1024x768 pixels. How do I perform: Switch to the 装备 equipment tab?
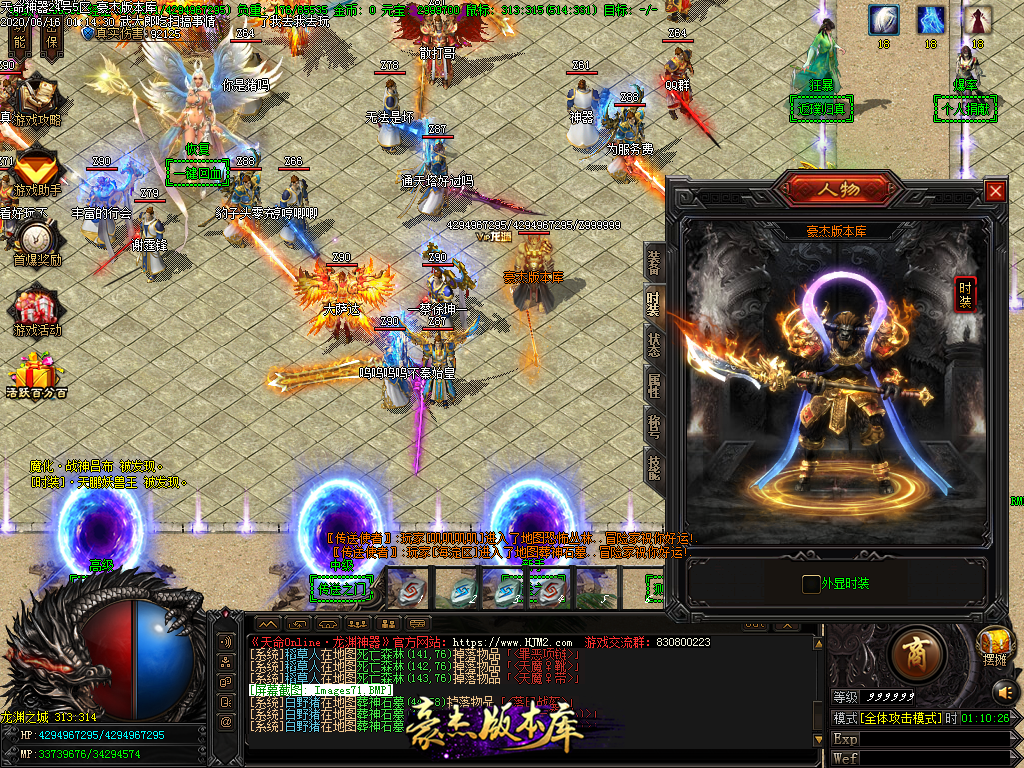click(654, 263)
